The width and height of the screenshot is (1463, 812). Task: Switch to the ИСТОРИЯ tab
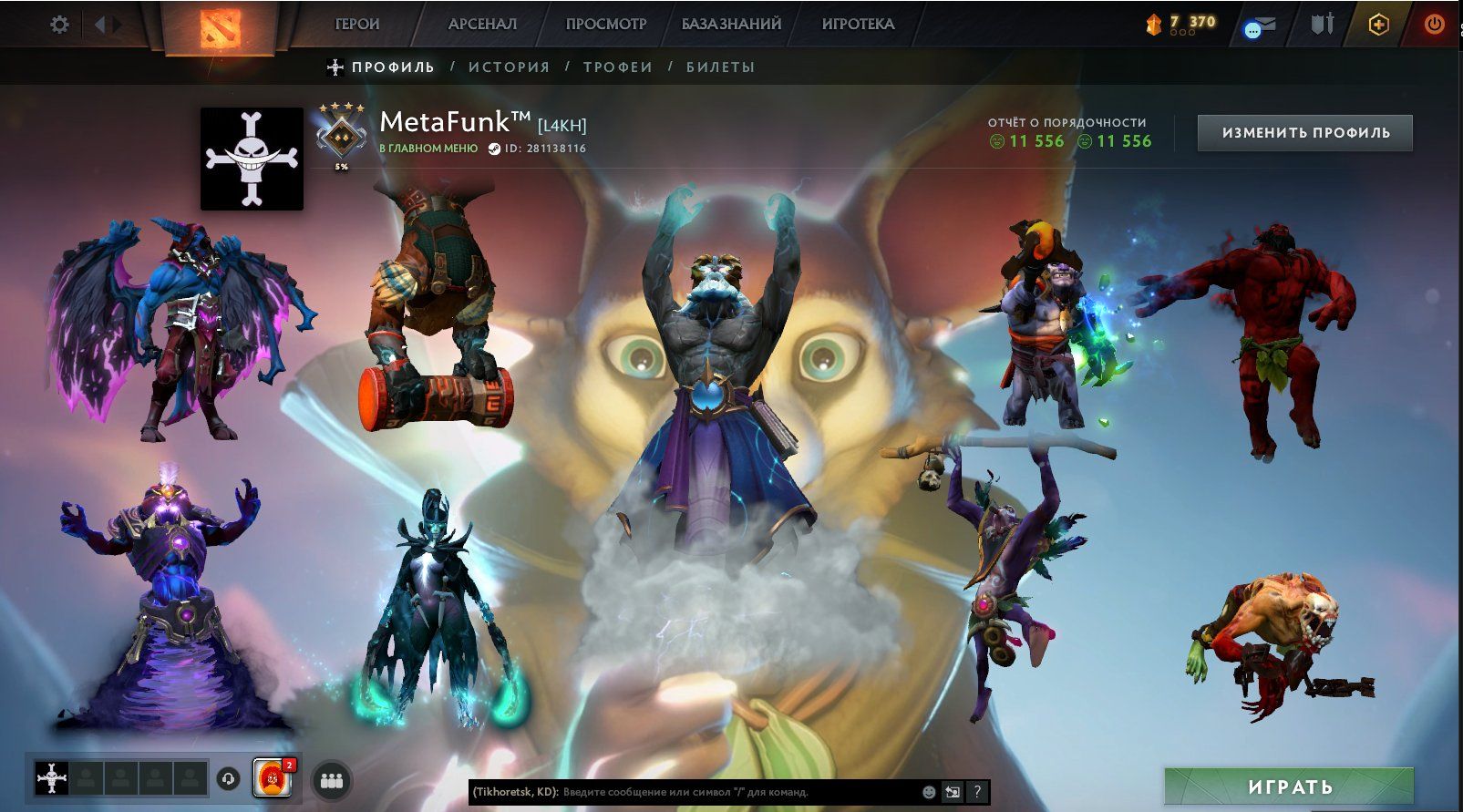pyautogui.click(x=510, y=67)
